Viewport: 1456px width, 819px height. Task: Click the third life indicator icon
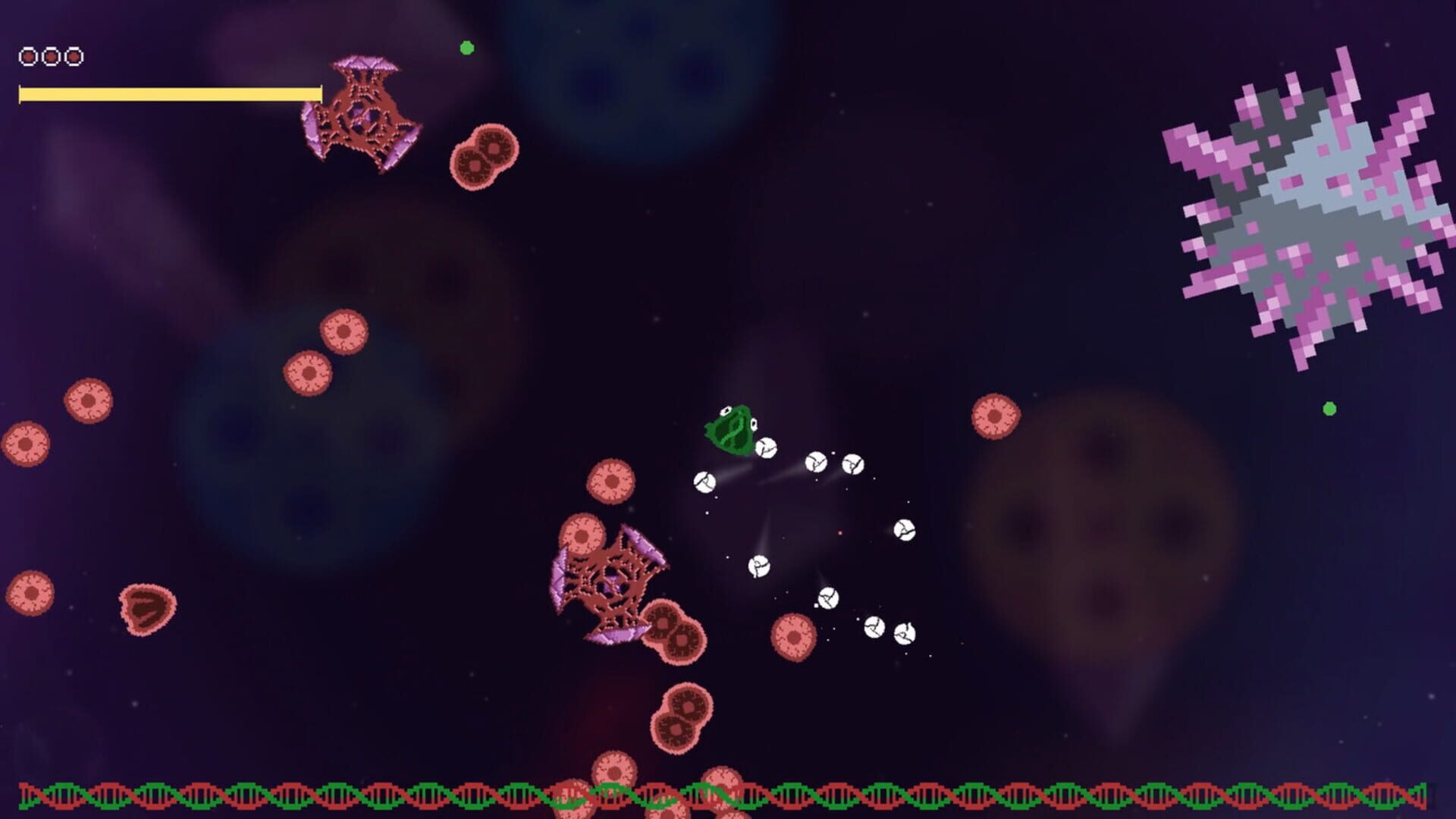click(72, 55)
